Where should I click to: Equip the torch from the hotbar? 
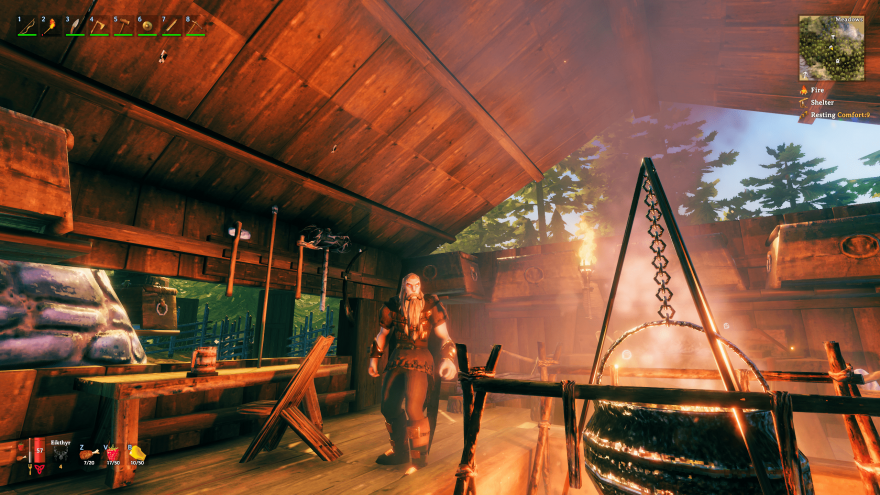[x=51, y=26]
